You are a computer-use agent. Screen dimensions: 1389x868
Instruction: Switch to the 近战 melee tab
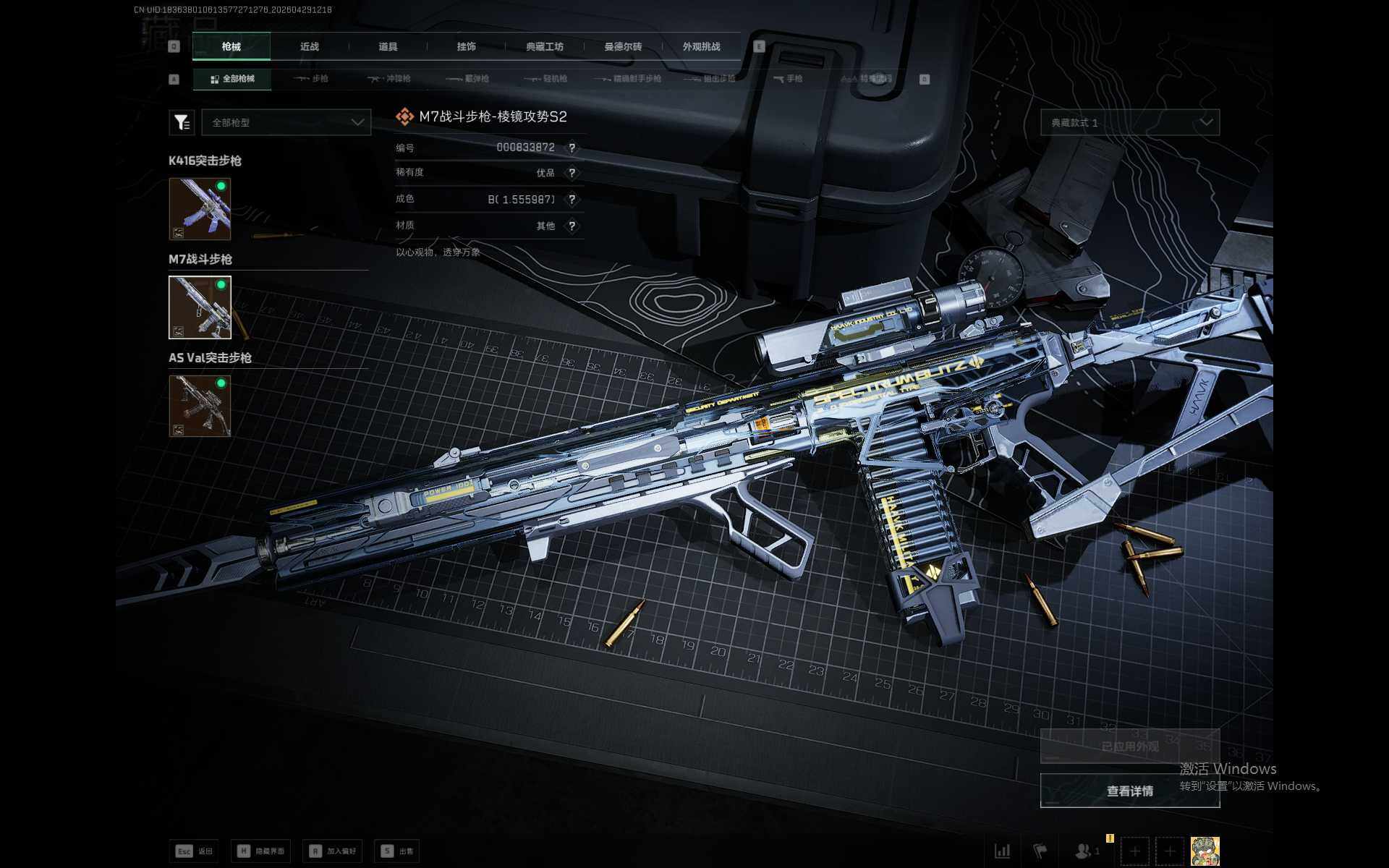(310, 47)
